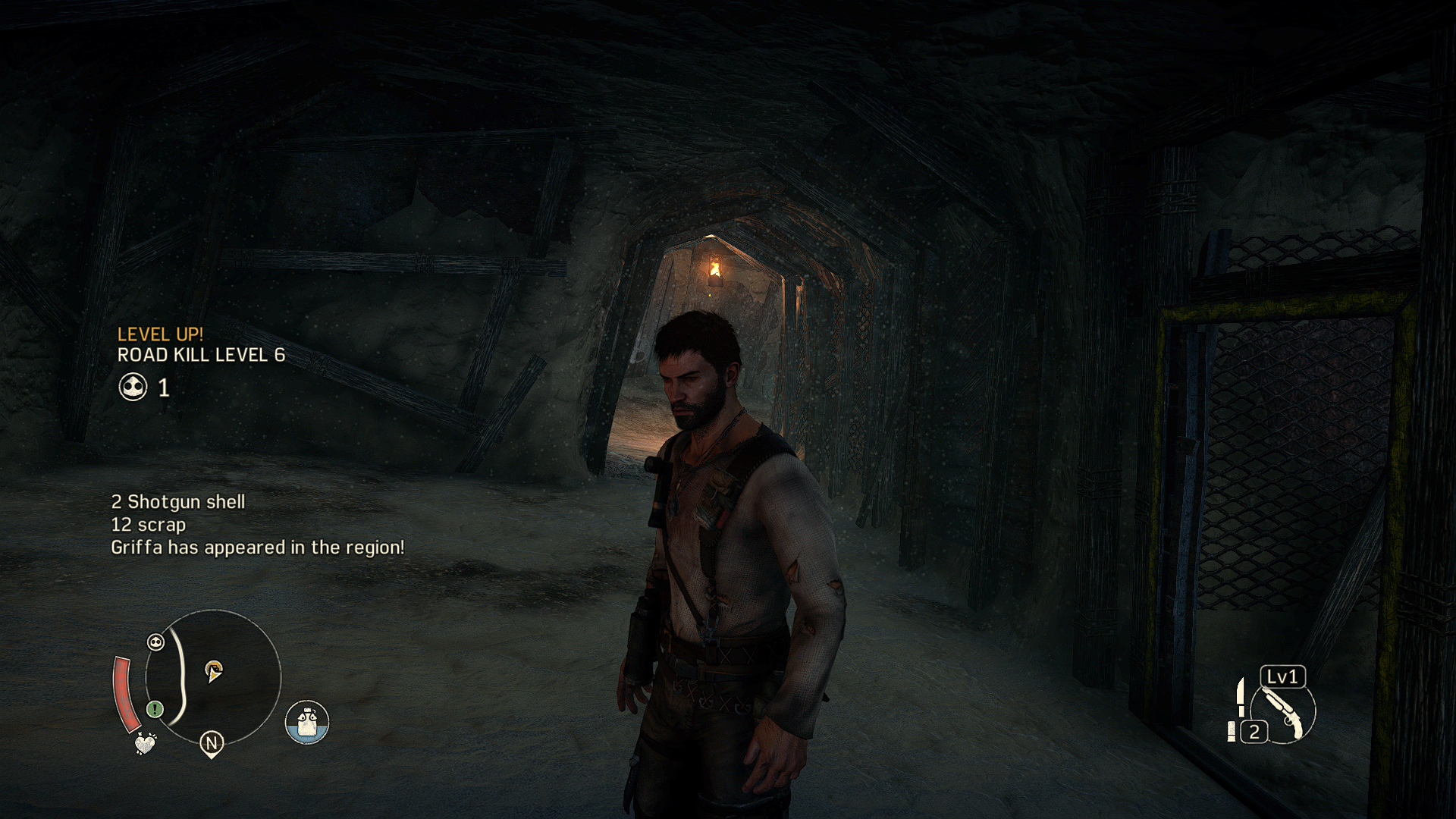1456x819 pixels.
Task: Choose the shiv knife icon
Action: coord(1241,696)
